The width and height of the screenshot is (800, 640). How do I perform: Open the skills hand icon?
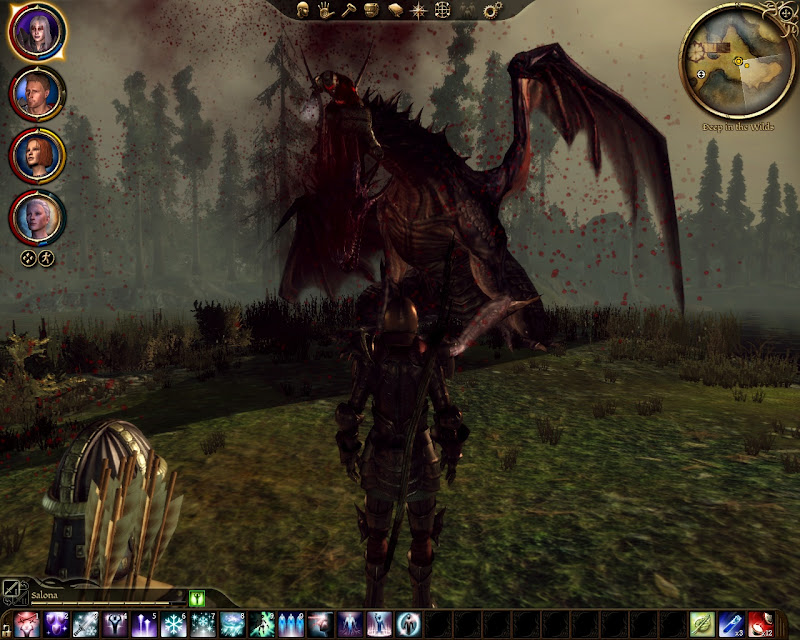(x=326, y=10)
